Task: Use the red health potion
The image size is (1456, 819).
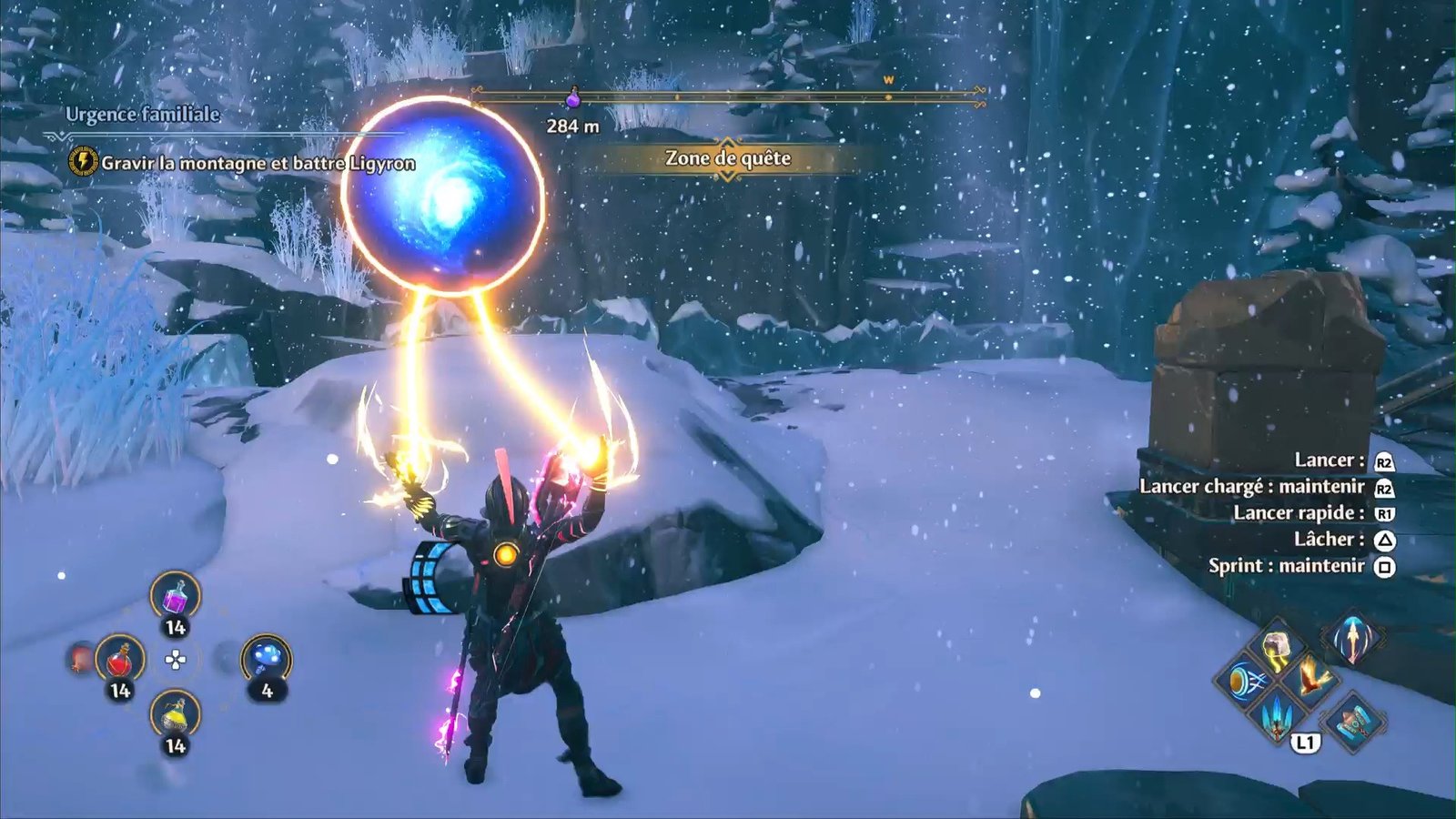Action: pos(119,659)
